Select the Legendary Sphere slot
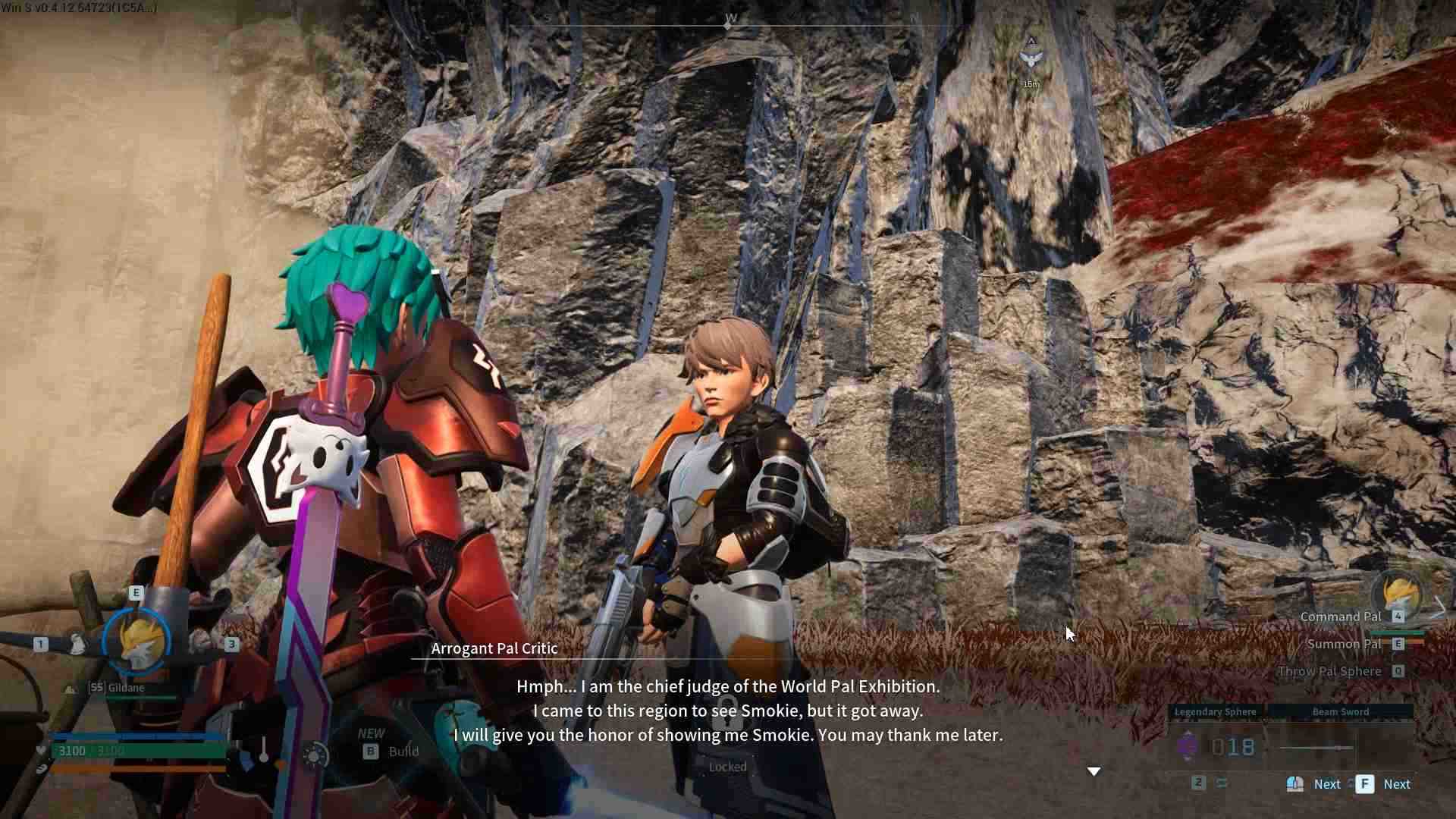1456x819 pixels. (x=1215, y=712)
